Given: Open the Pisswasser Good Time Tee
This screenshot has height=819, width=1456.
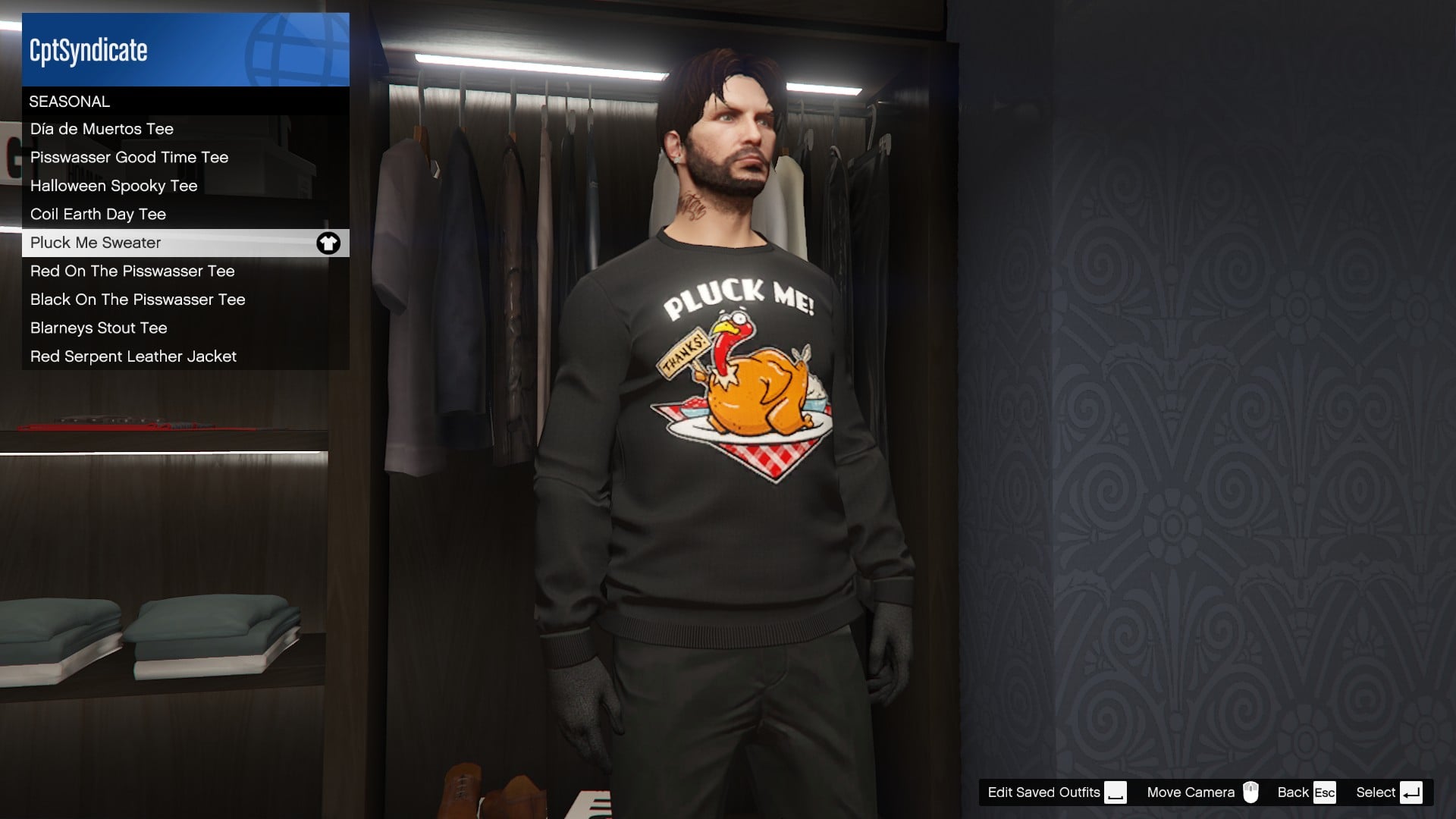Looking at the screenshot, I should click(x=128, y=157).
